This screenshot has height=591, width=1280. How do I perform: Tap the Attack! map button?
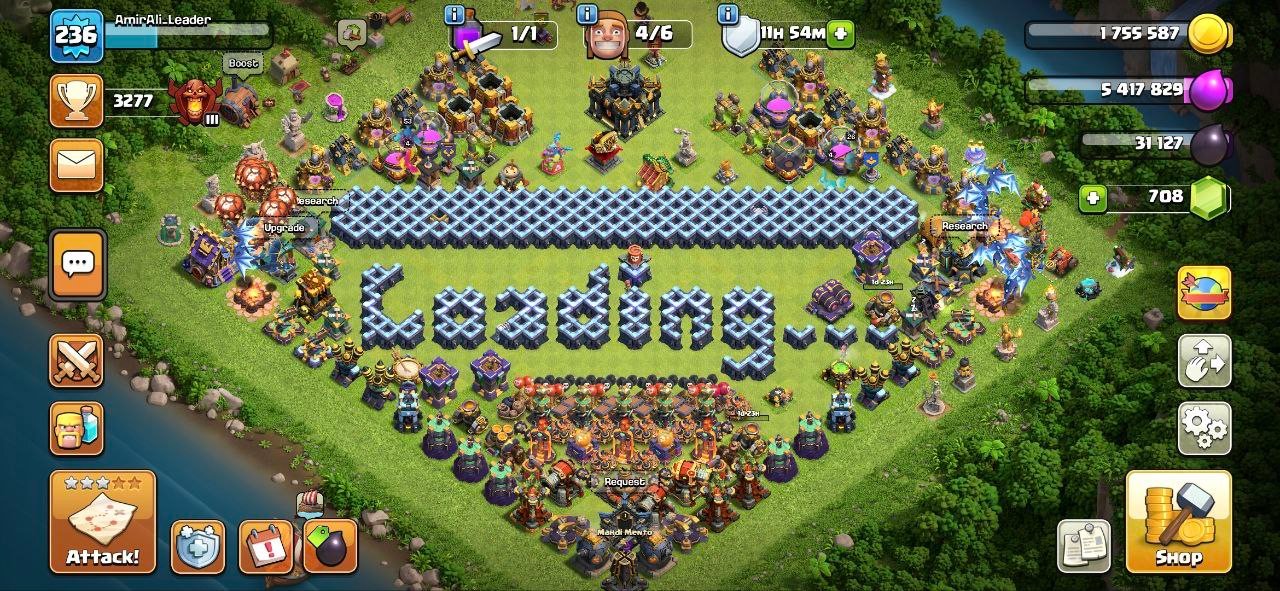coord(103,522)
